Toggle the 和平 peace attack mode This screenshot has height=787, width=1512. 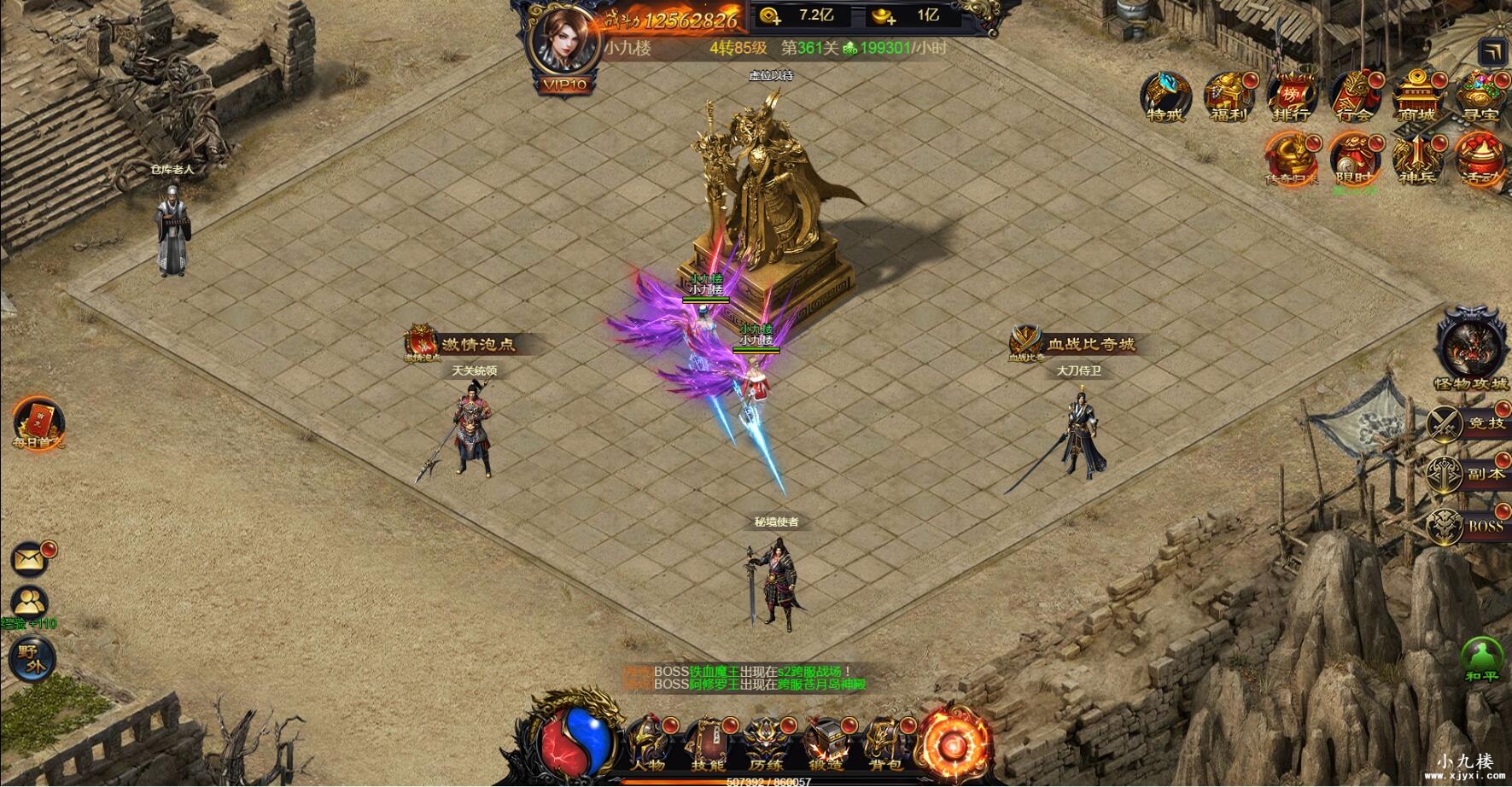[1483, 660]
